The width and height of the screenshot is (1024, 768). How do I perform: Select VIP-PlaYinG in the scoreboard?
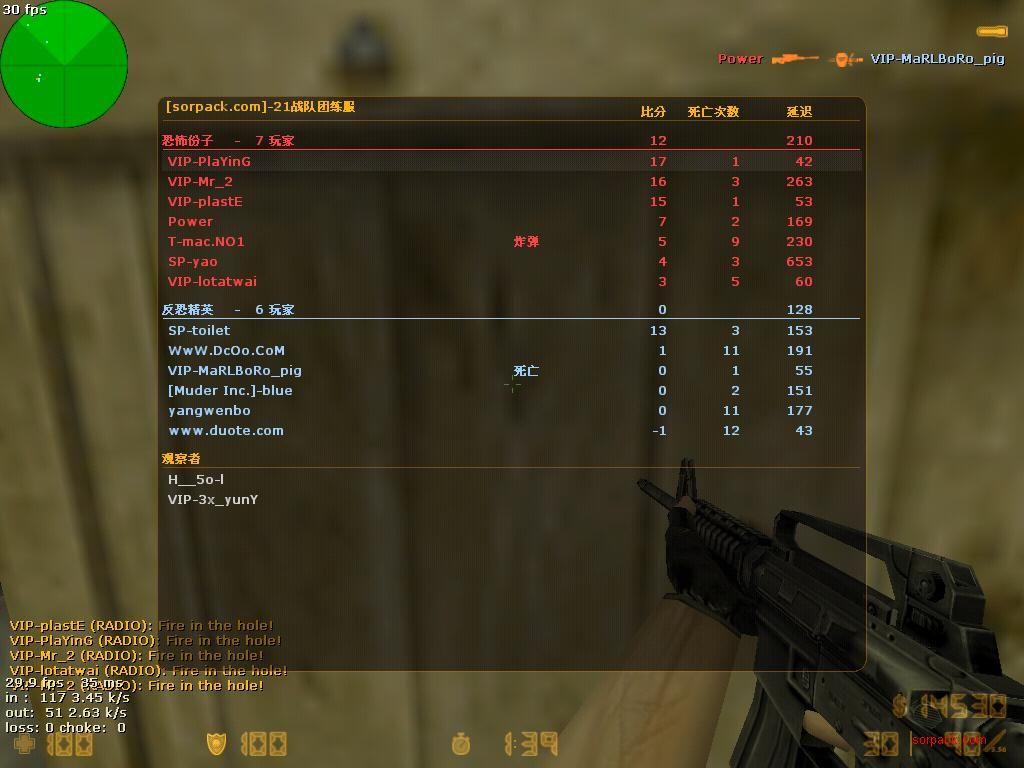[x=209, y=161]
